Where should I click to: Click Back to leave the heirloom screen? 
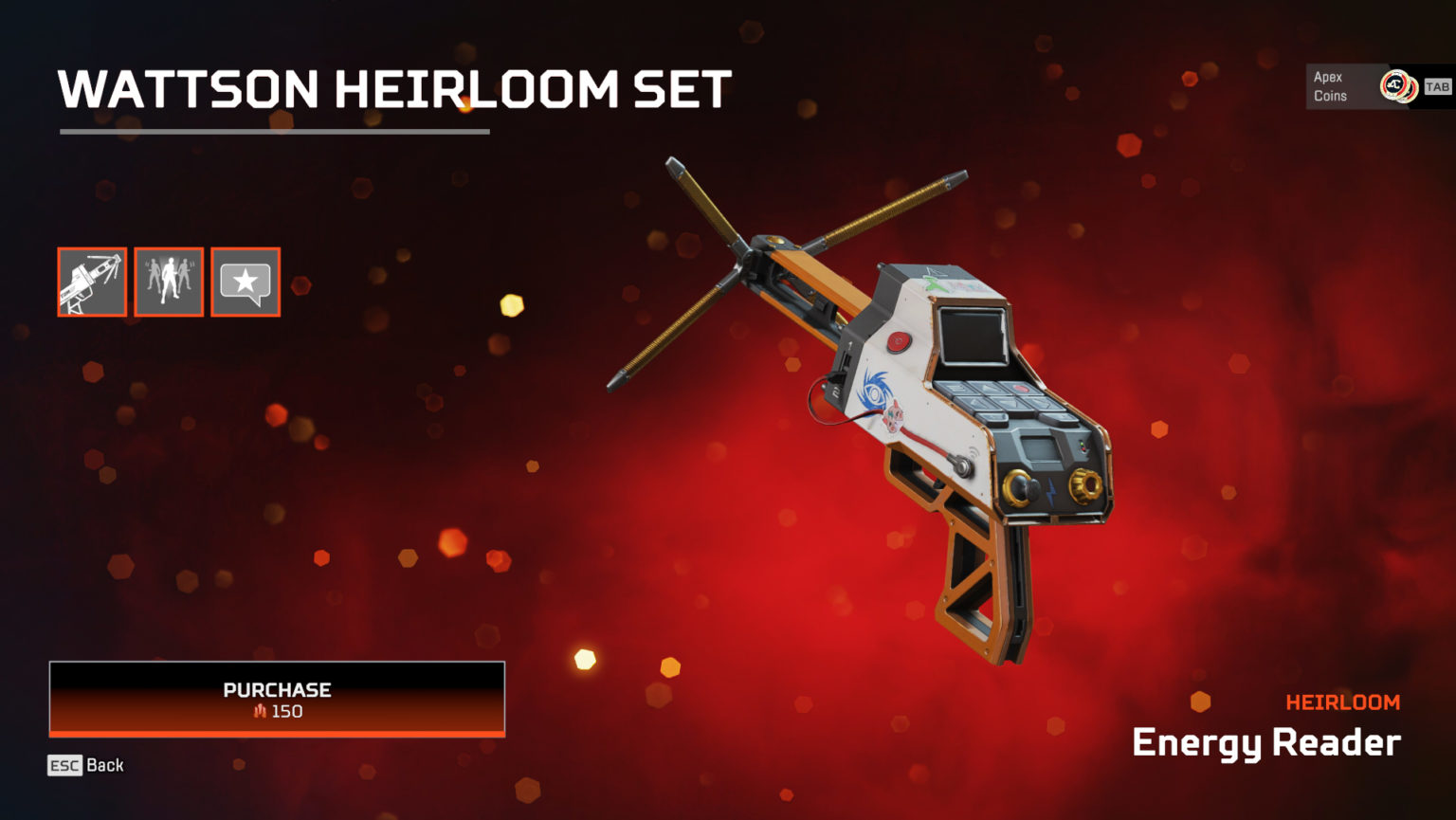click(x=107, y=764)
